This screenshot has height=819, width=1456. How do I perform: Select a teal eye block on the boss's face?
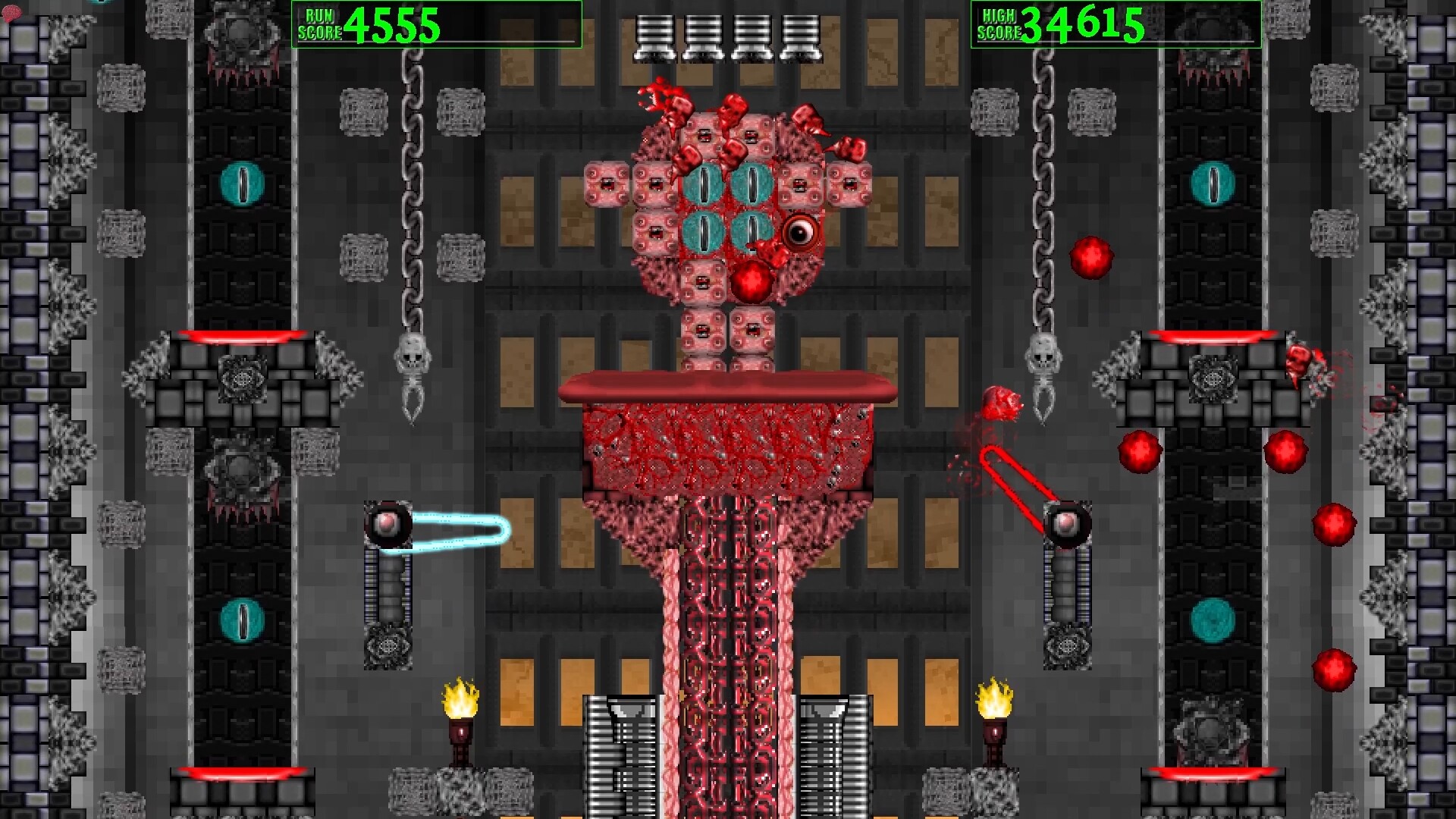(705, 182)
